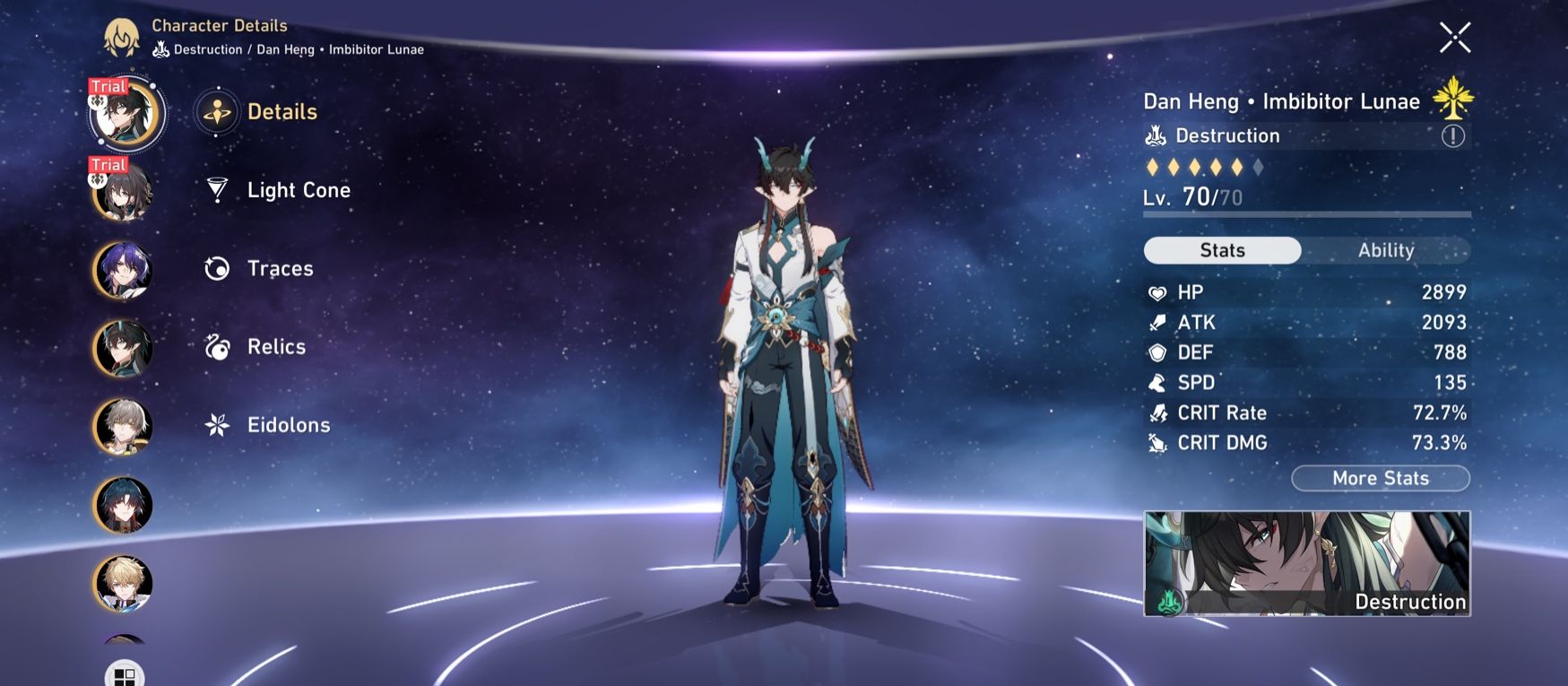The image size is (1568, 686).
Task: Click the HP heart icon in the stats list
Action: [x=1157, y=291]
